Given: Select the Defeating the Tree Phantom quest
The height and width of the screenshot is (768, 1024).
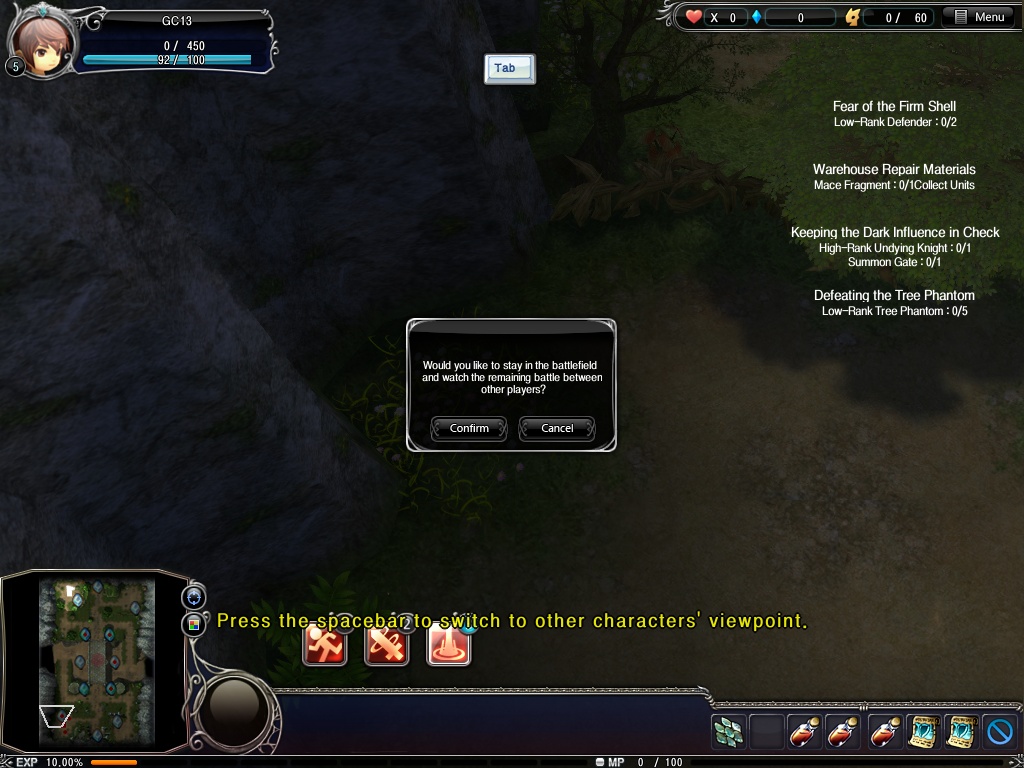Looking at the screenshot, I should coord(894,295).
